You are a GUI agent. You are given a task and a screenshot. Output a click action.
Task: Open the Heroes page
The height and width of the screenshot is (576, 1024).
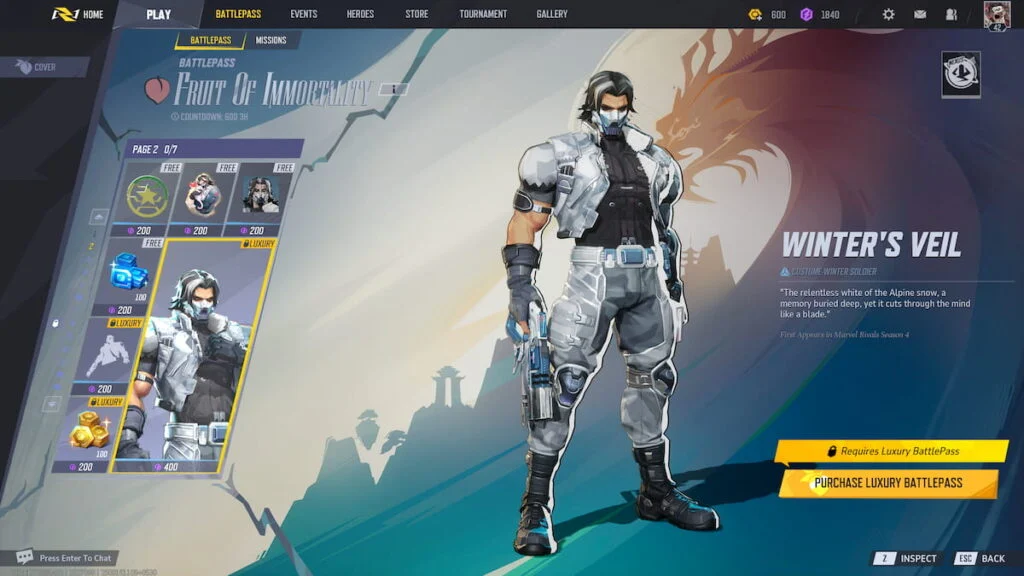point(361,14)
